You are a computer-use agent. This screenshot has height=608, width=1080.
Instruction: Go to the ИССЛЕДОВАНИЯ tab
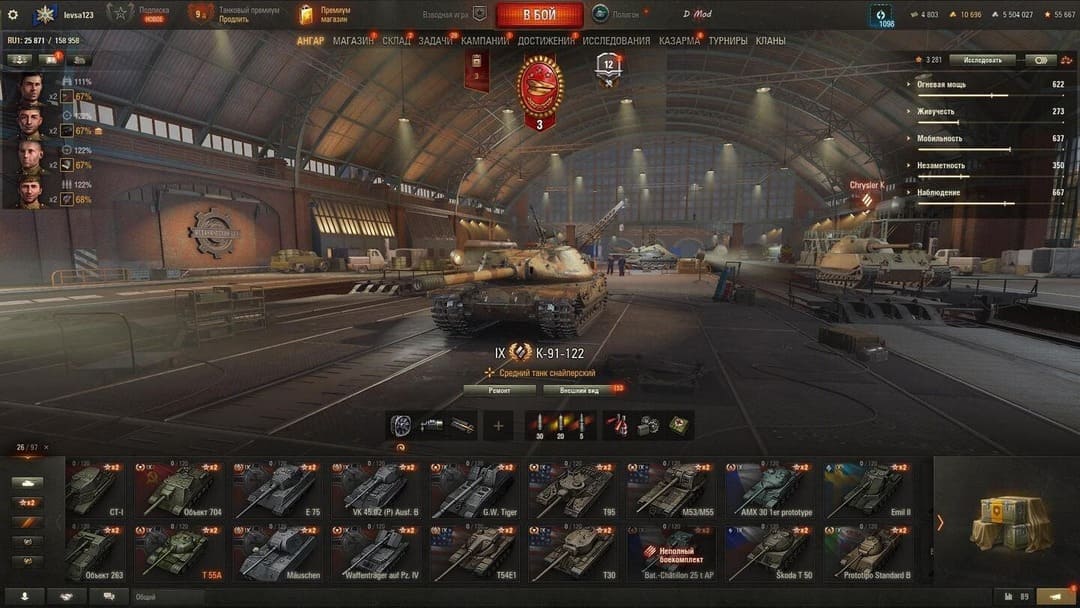click(x=616, y=41)
